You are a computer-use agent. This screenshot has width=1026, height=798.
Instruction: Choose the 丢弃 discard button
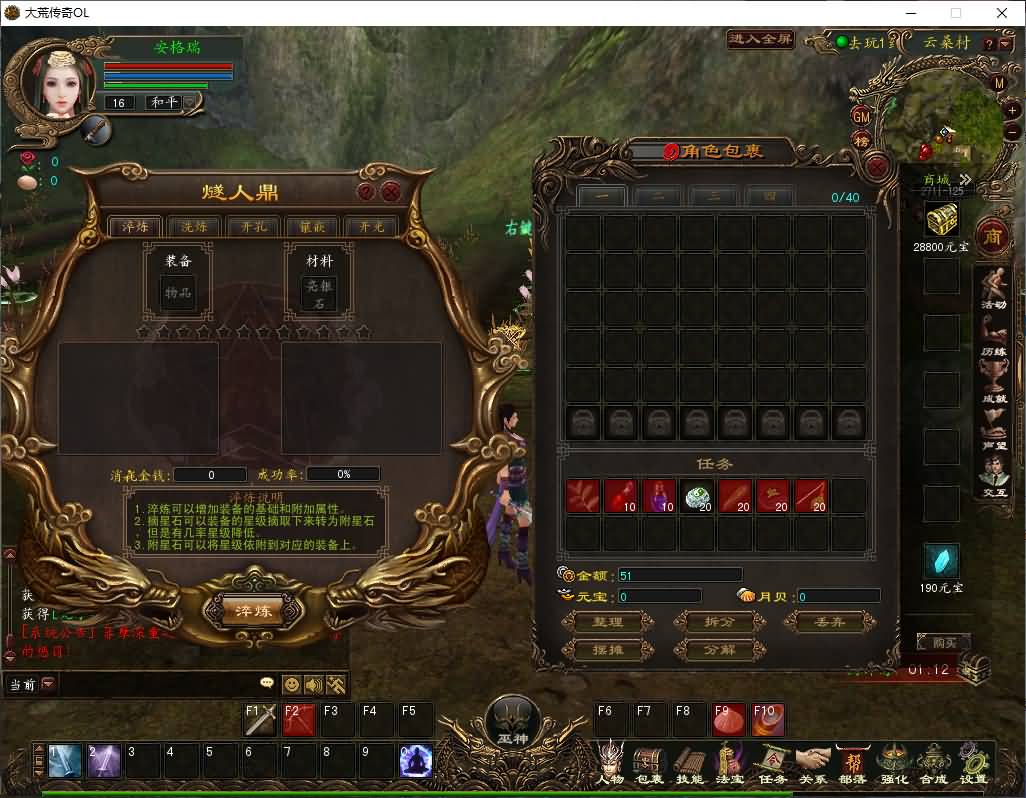coord(829,622)
